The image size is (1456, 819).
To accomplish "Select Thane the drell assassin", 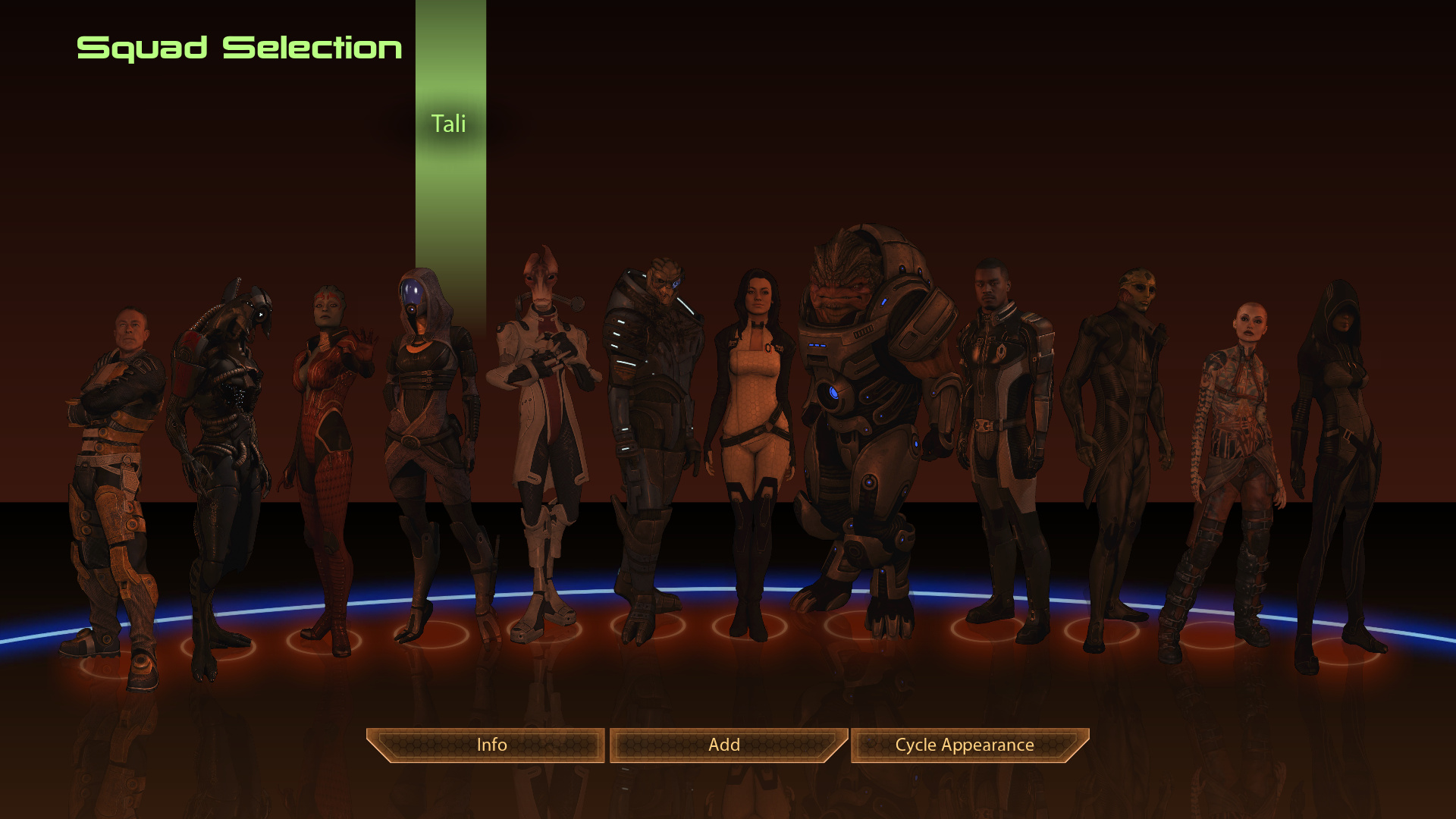I will (x=1115, y=425).
